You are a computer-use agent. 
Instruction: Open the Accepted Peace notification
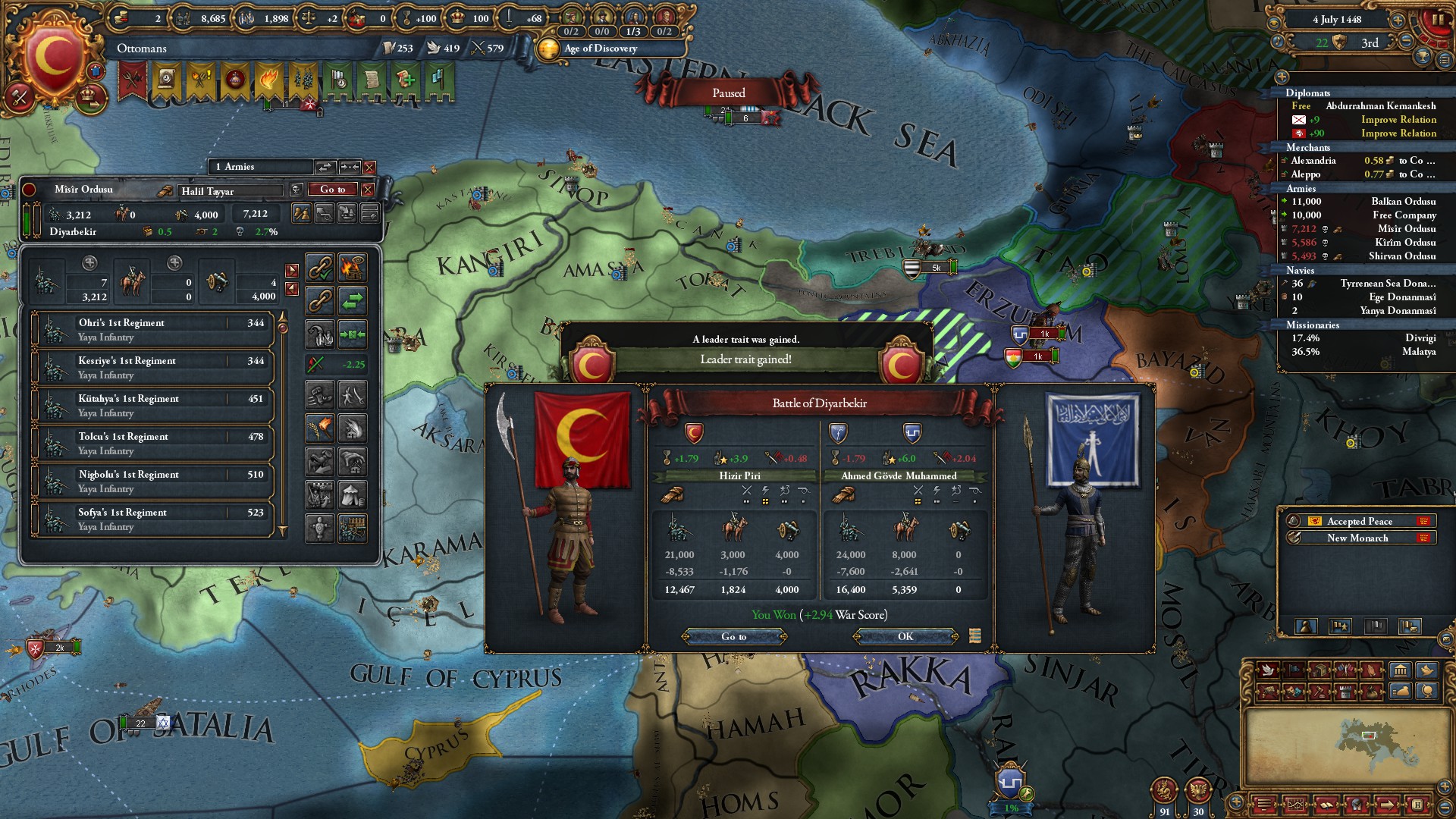1359,521
